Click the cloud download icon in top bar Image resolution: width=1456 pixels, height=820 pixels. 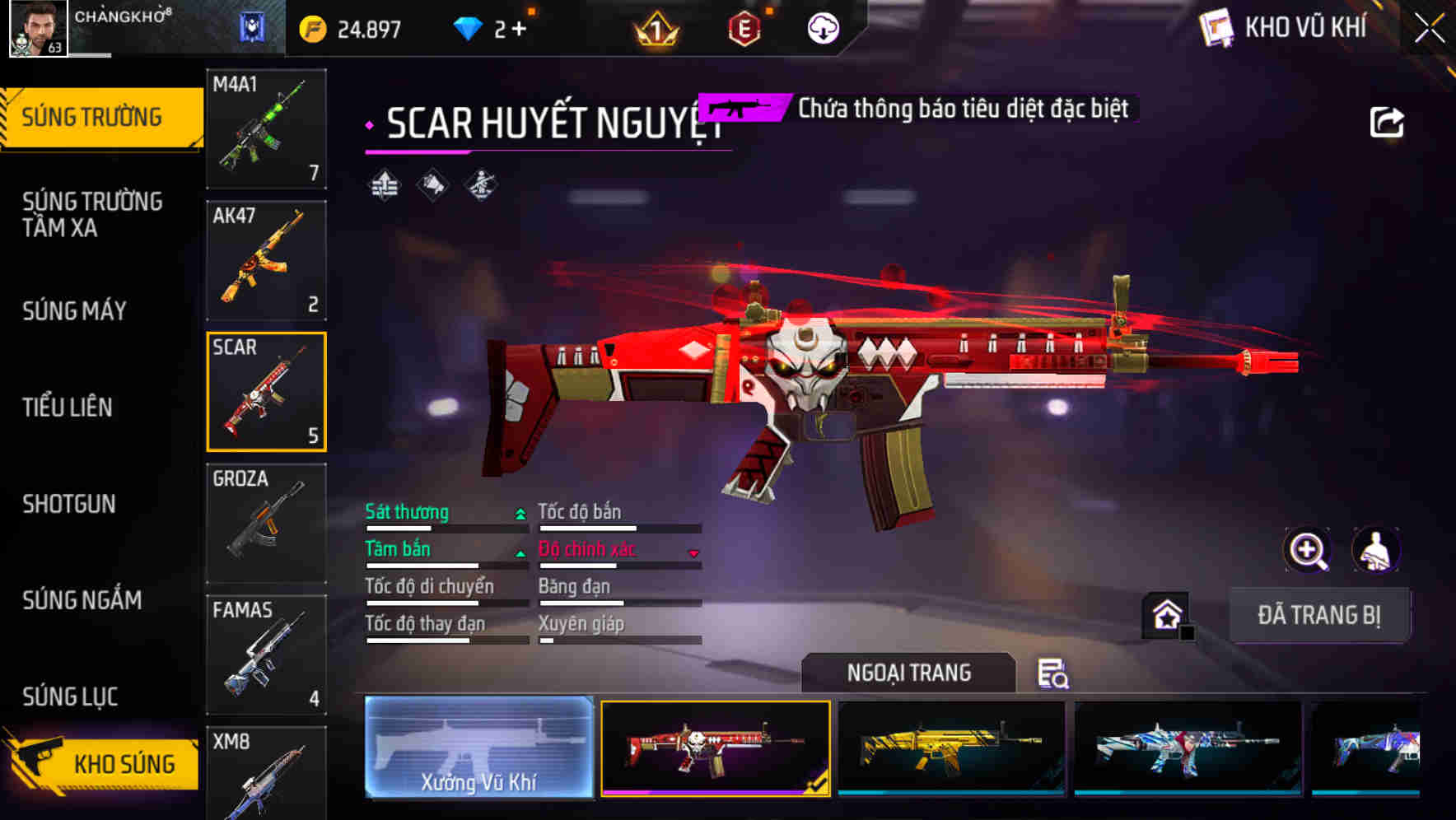[823, 27]
